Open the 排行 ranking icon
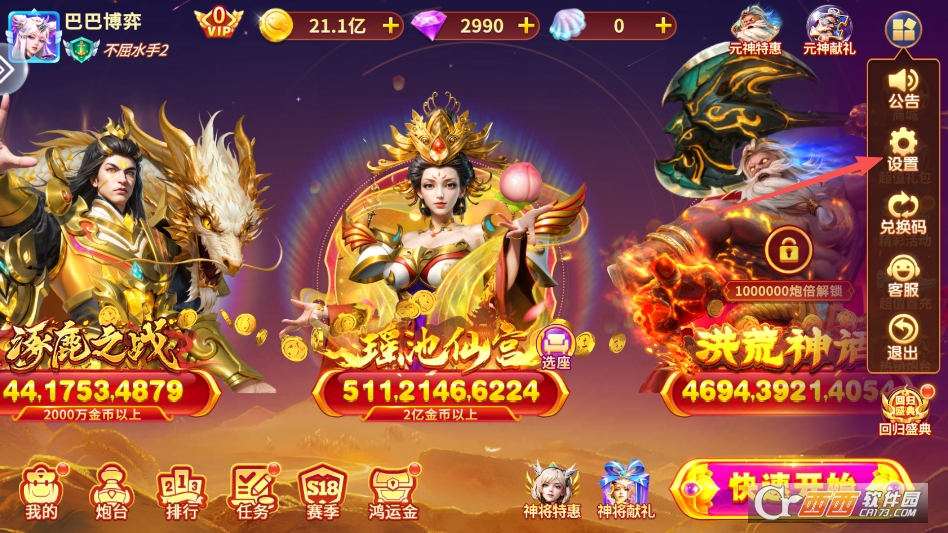This screenshot has height=533, width=948. [182, 492]
